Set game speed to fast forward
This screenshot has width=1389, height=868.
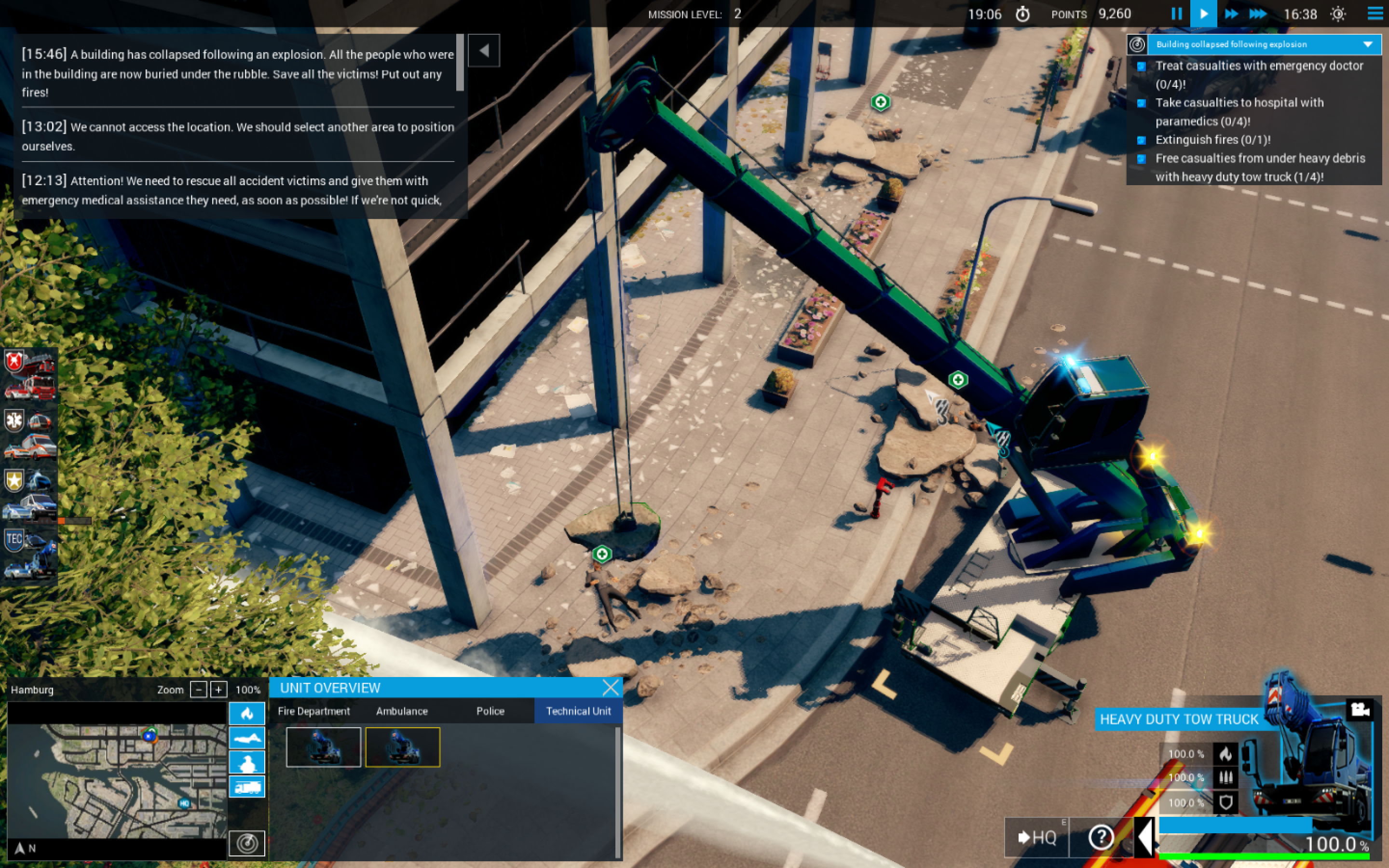pos(1231,14)
